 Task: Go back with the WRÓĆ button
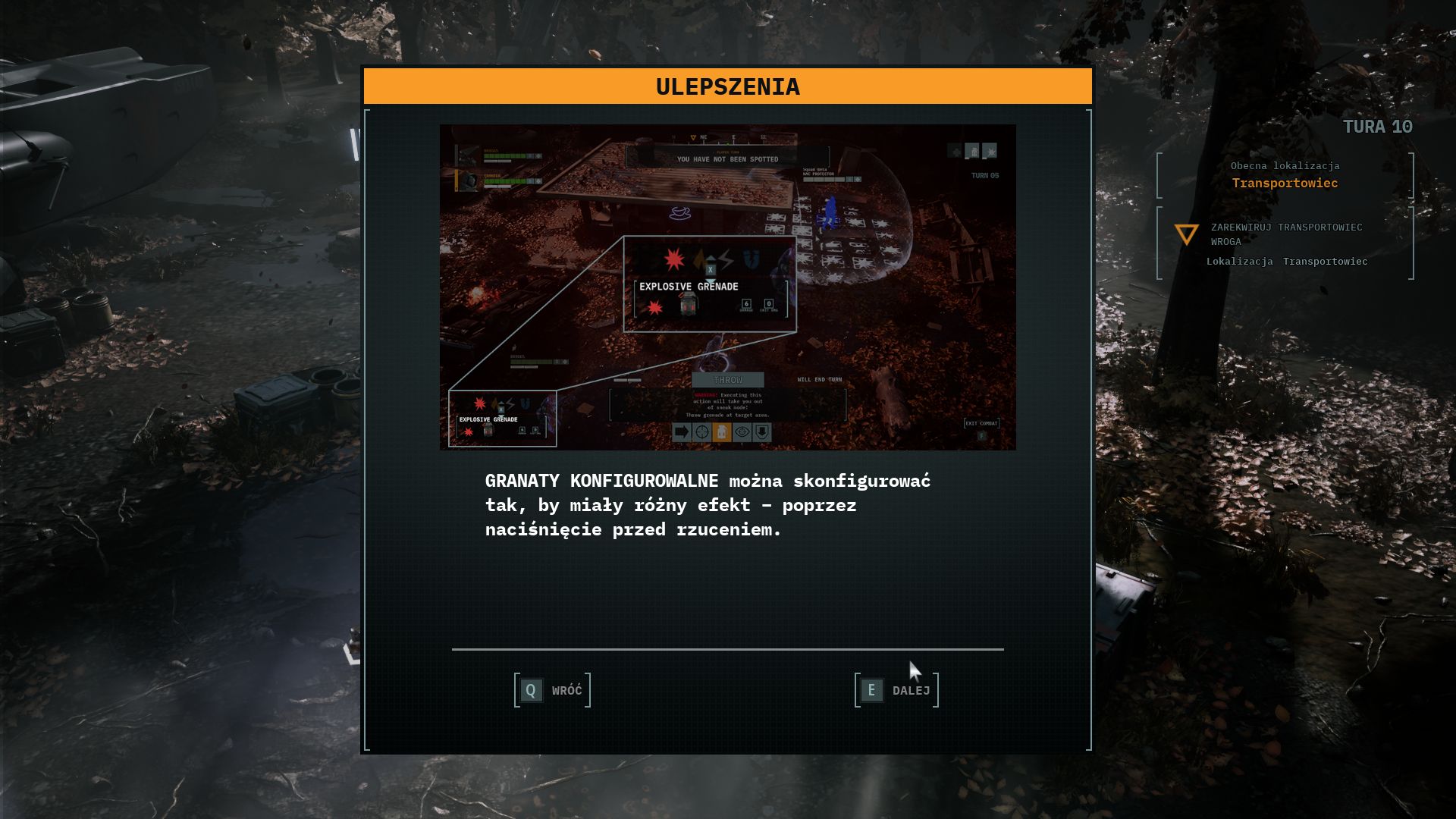(x=552, y=690)
